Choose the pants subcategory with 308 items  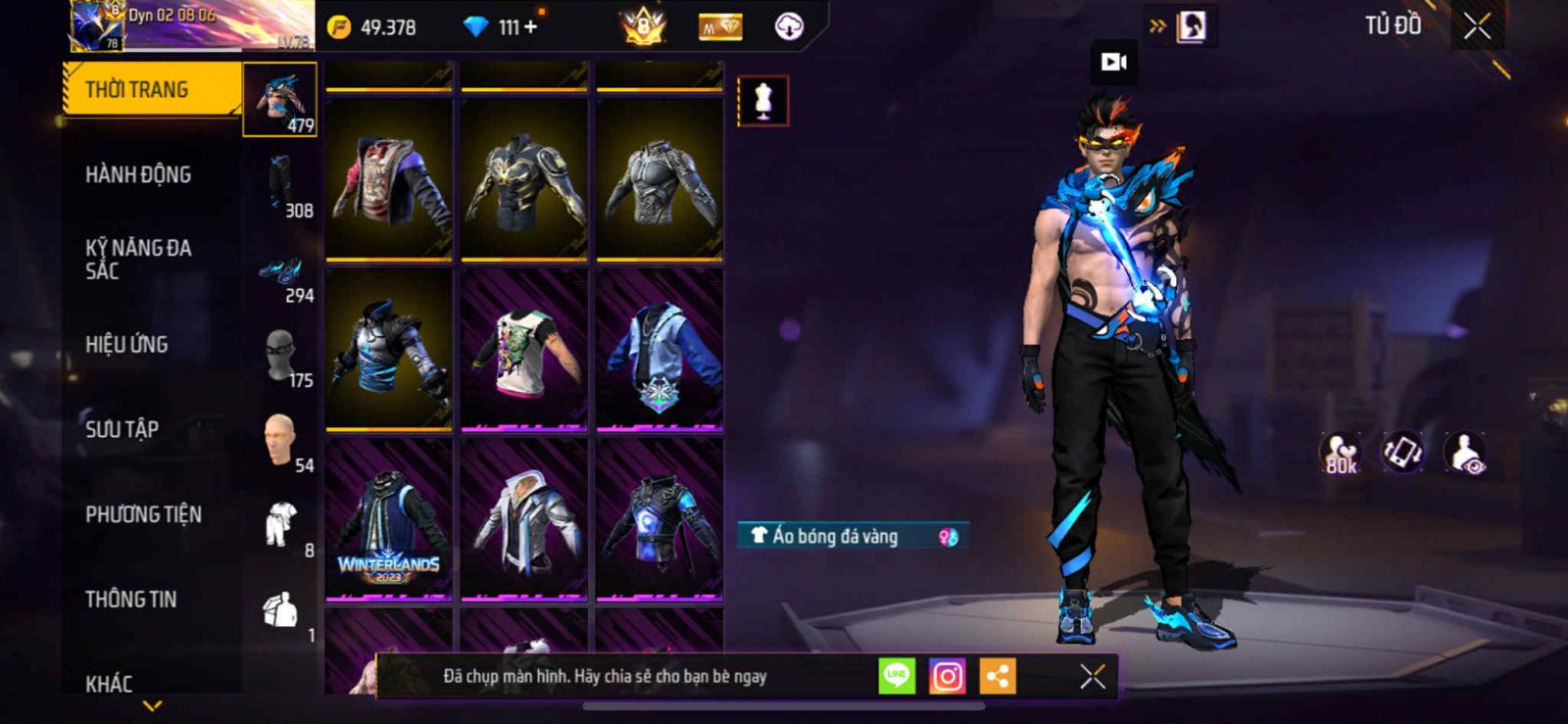click(281, 185)
